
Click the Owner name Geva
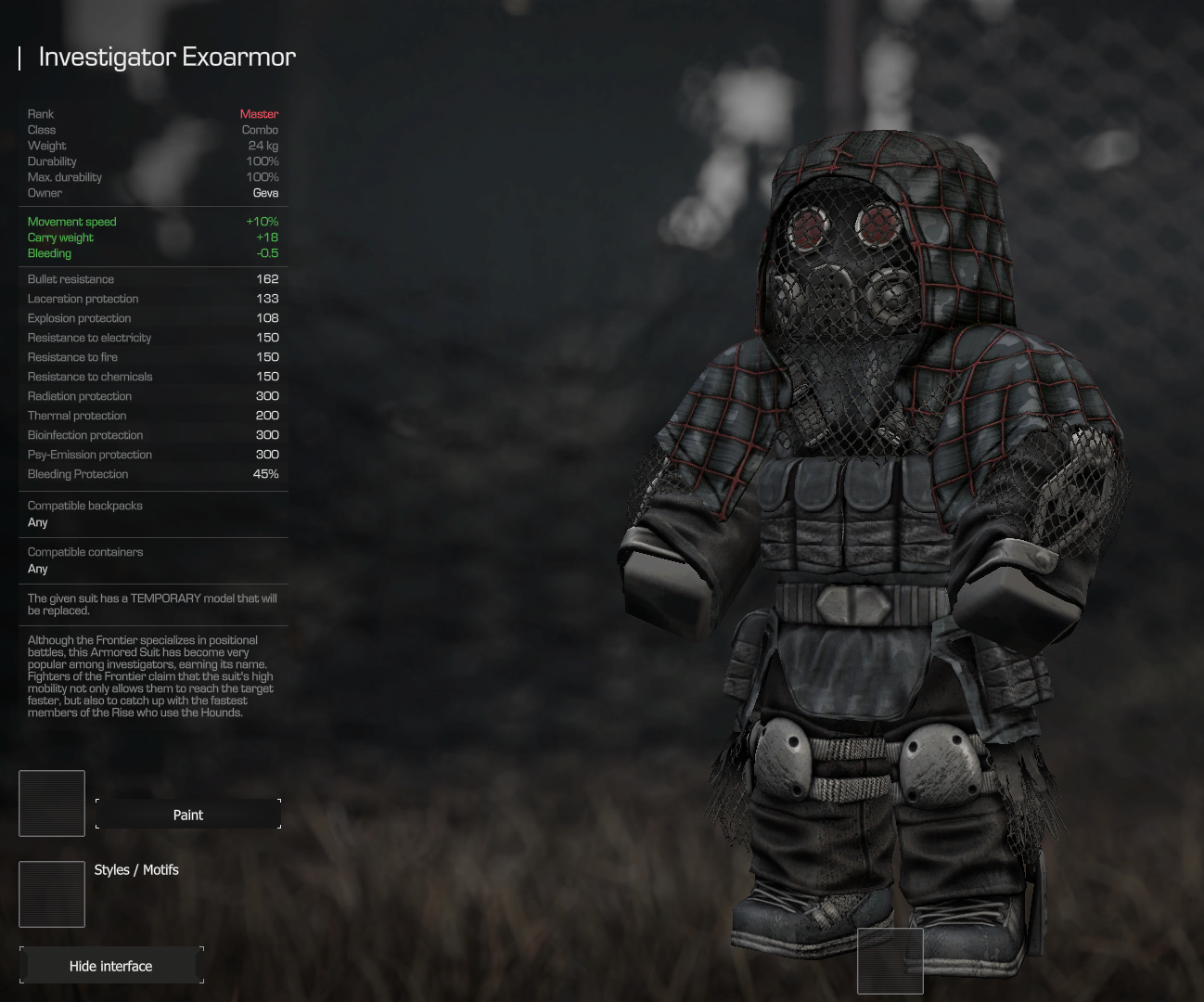pos(265,192)
